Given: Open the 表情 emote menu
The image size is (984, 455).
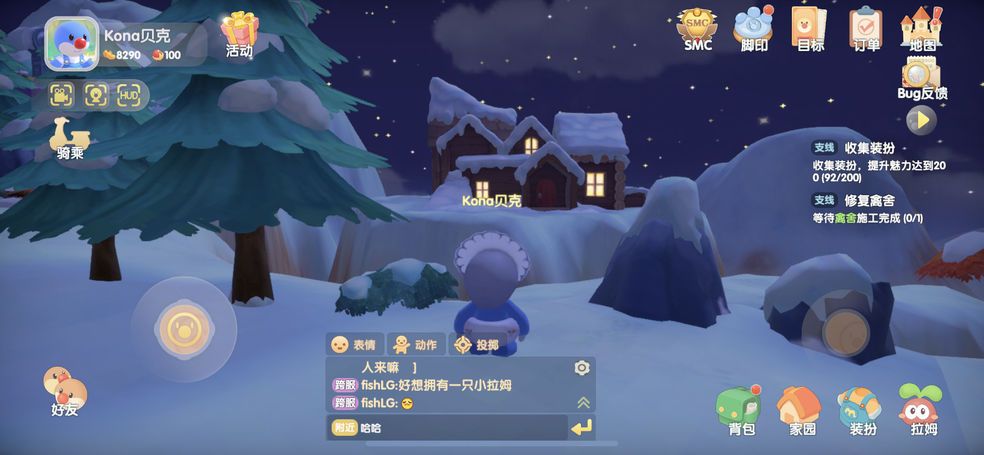Looking at the screenshot, I should (x=354, y=344).
